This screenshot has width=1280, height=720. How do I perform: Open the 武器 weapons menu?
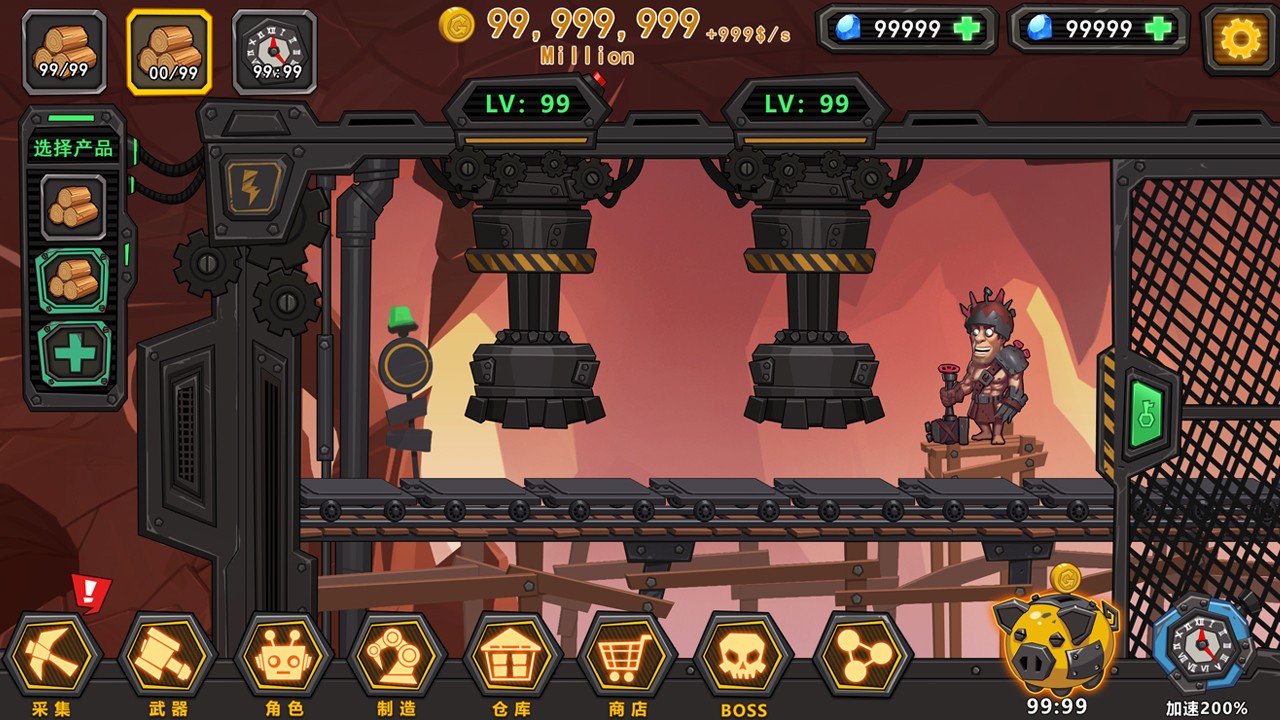[167, 656]
